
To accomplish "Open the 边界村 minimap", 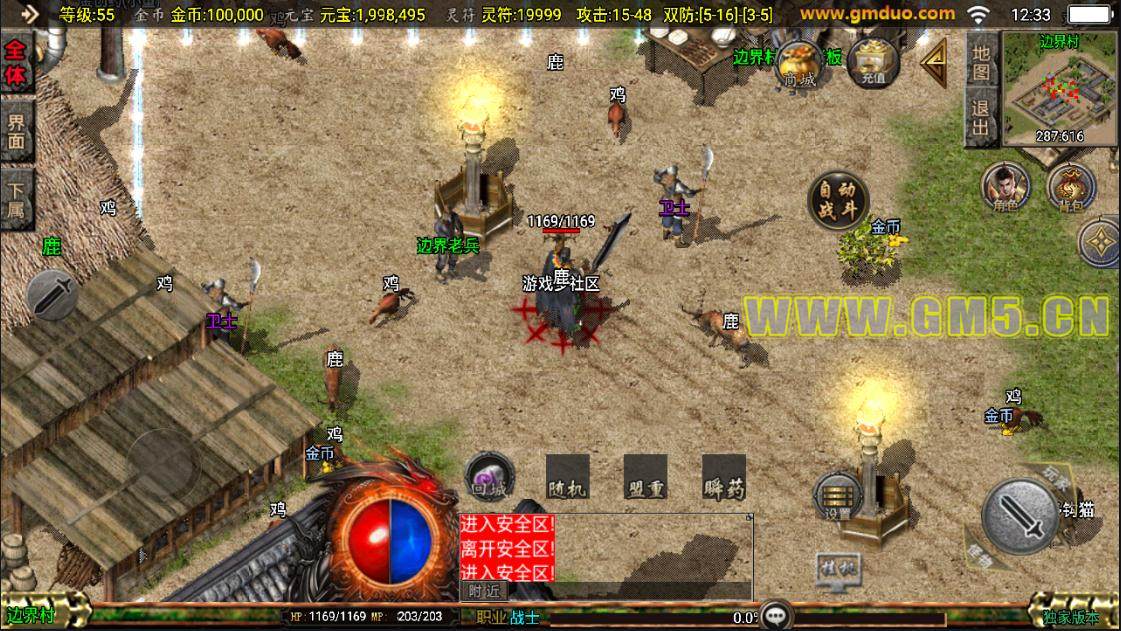I will tap(1060, 90).
